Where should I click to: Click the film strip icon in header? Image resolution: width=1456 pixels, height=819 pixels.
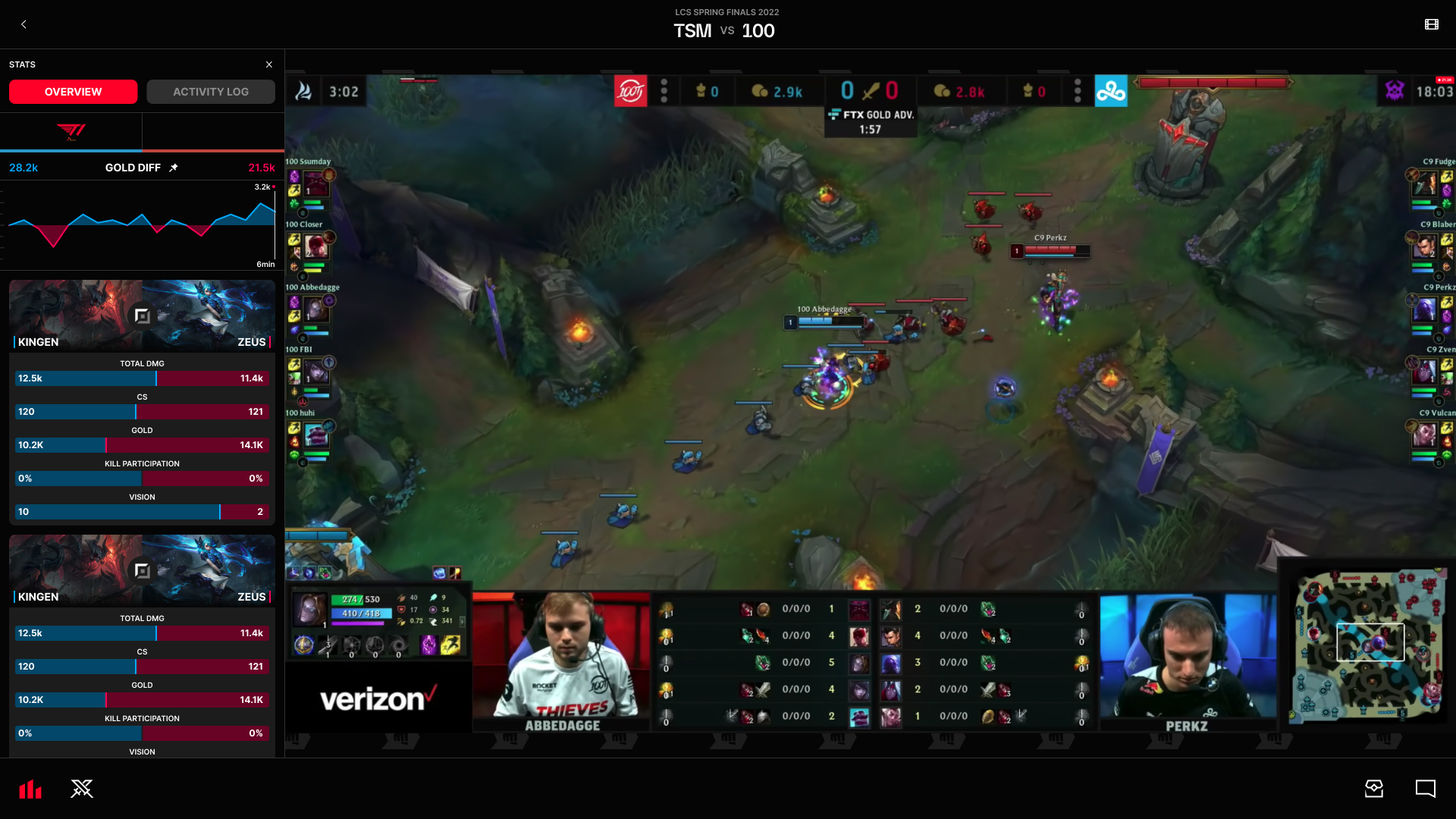(1431, 24)
